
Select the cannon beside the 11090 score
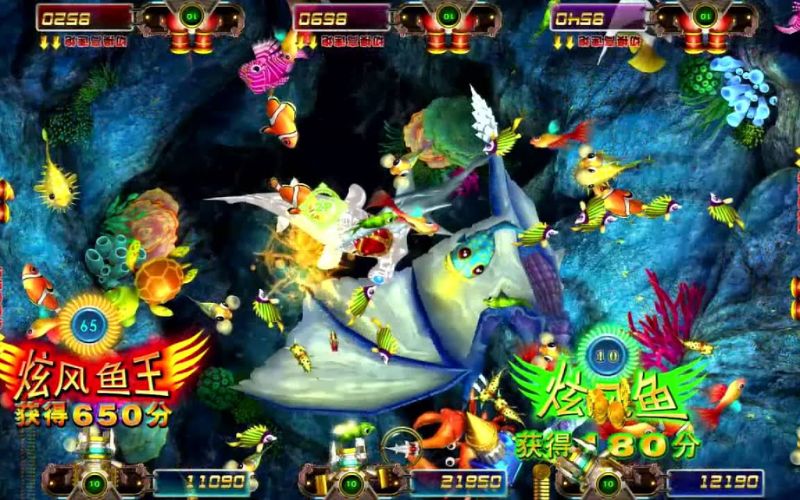[x=90, y=470]
